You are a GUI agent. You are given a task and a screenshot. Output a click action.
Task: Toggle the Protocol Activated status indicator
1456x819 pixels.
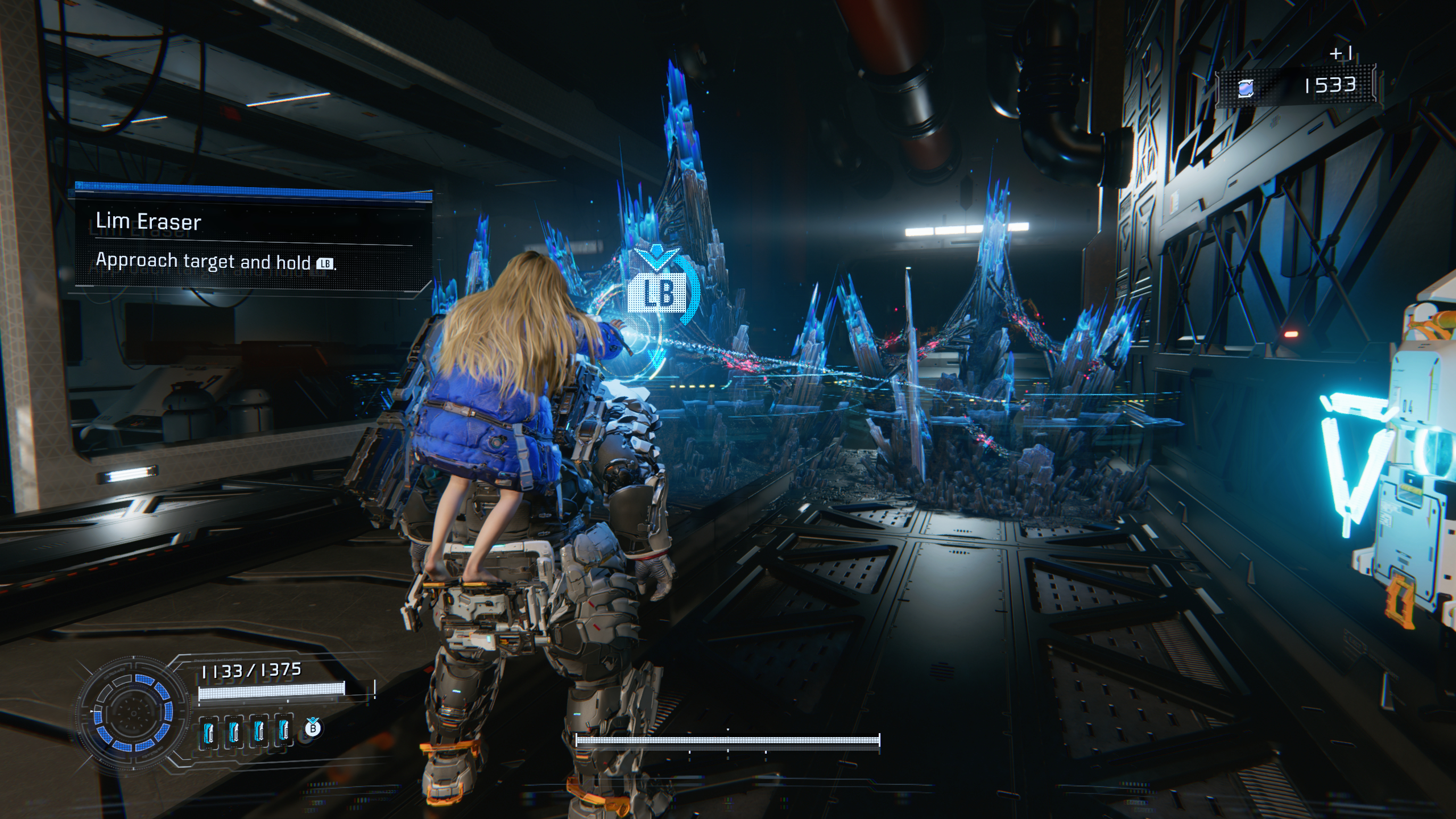(x=217, y=660)
